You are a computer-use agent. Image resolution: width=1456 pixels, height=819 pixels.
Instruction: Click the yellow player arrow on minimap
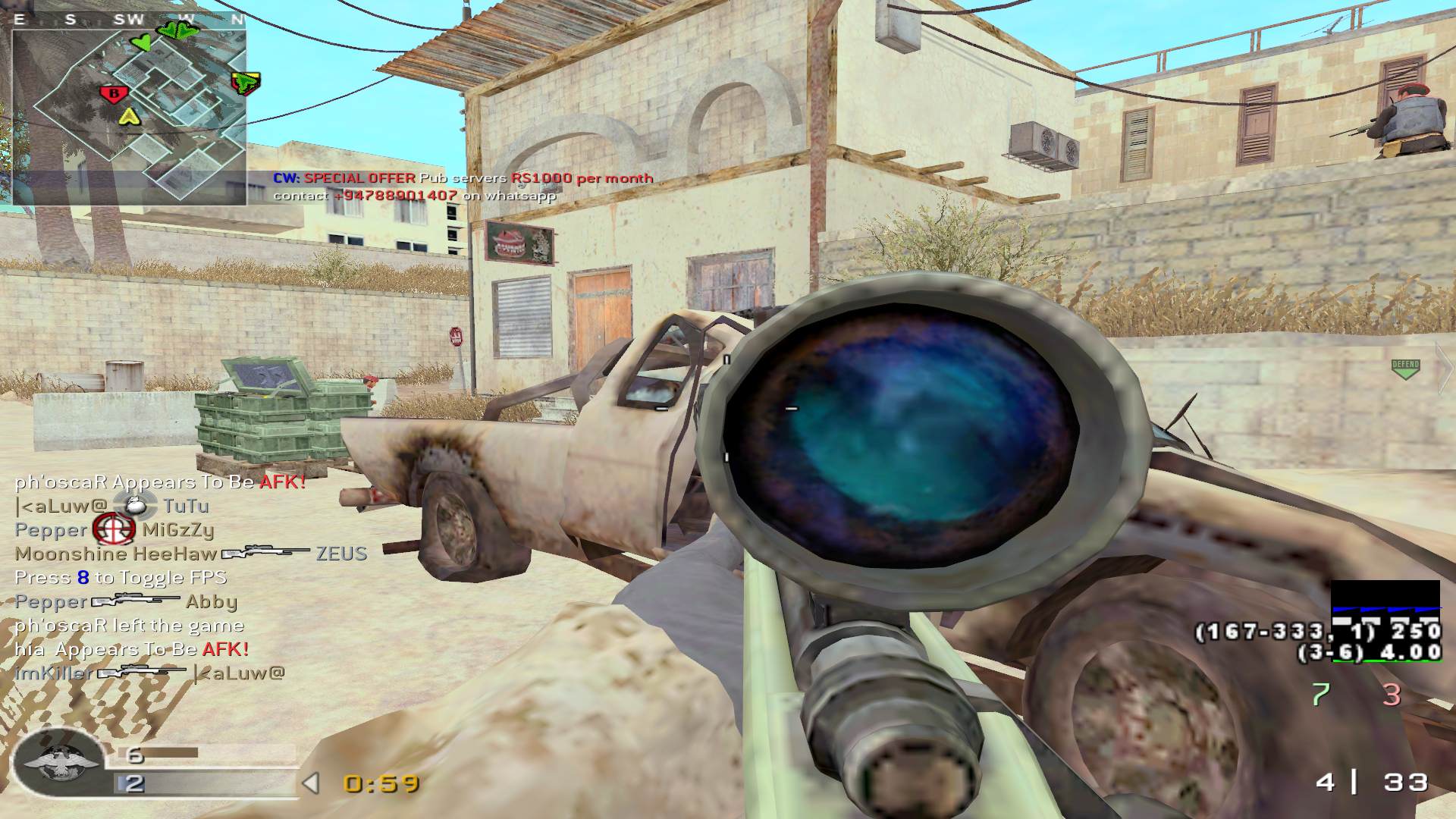point(130,116)
